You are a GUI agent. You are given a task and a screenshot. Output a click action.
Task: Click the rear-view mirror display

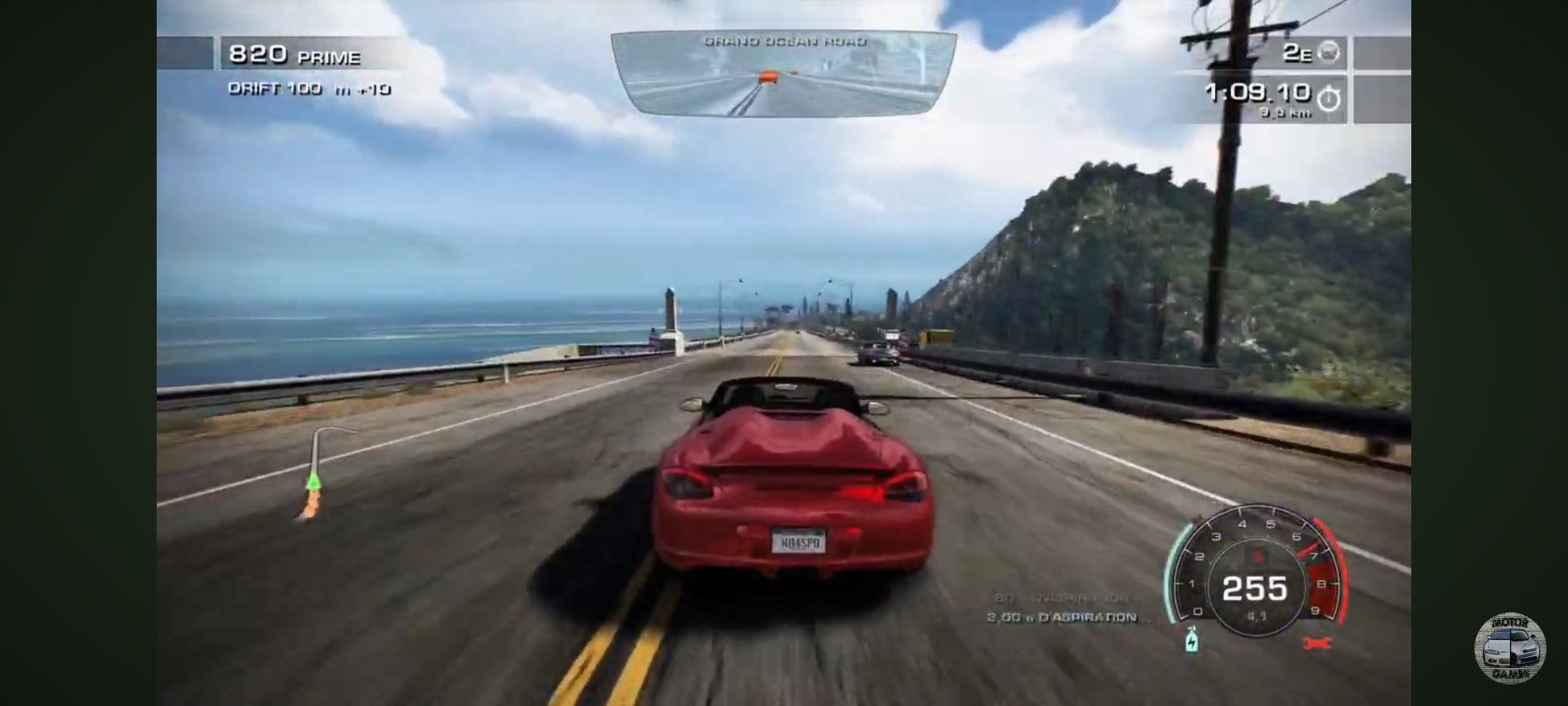tap(783, 74)
